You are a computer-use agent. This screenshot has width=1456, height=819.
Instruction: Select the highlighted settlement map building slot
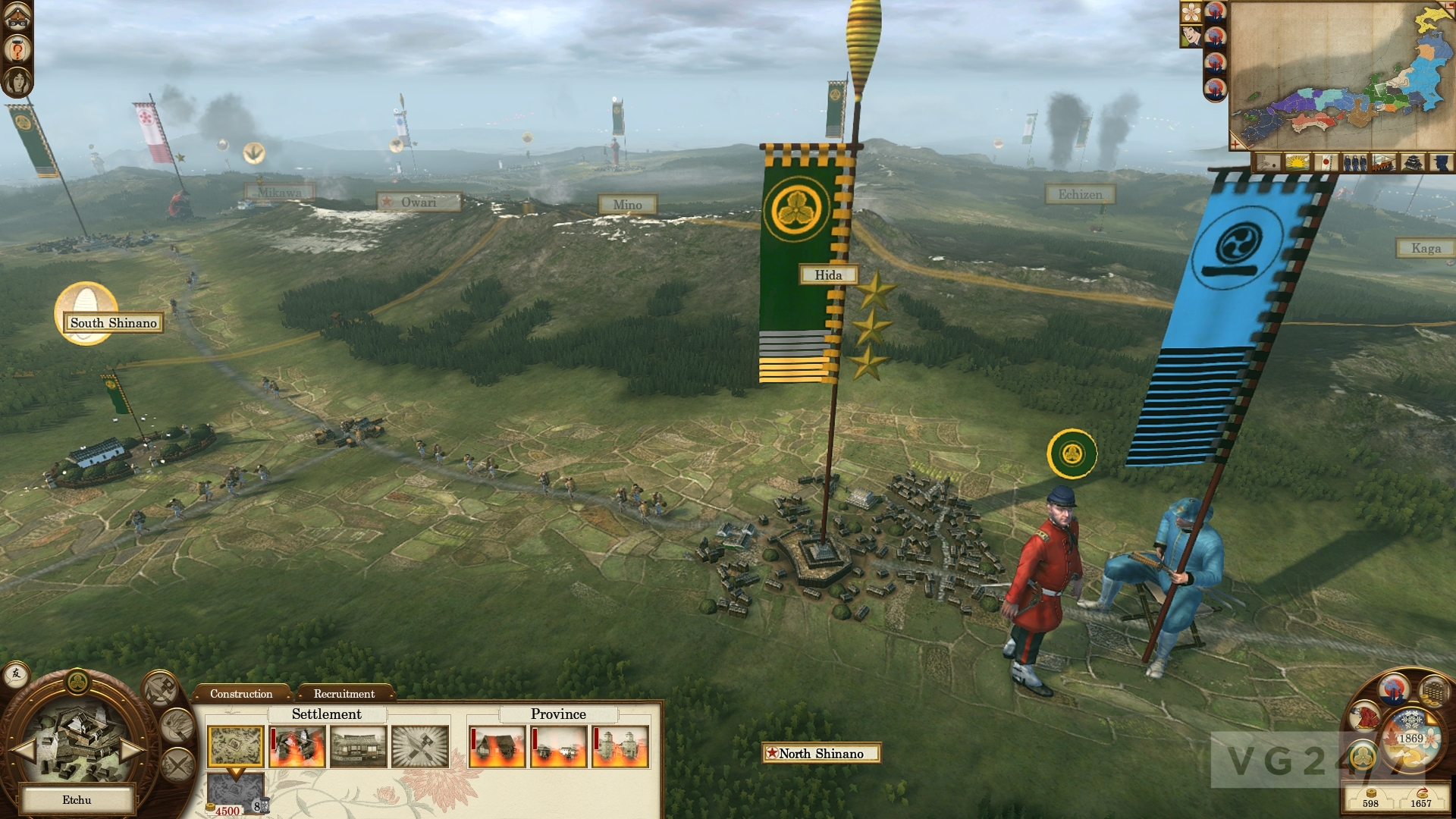(x=235, y=747)
